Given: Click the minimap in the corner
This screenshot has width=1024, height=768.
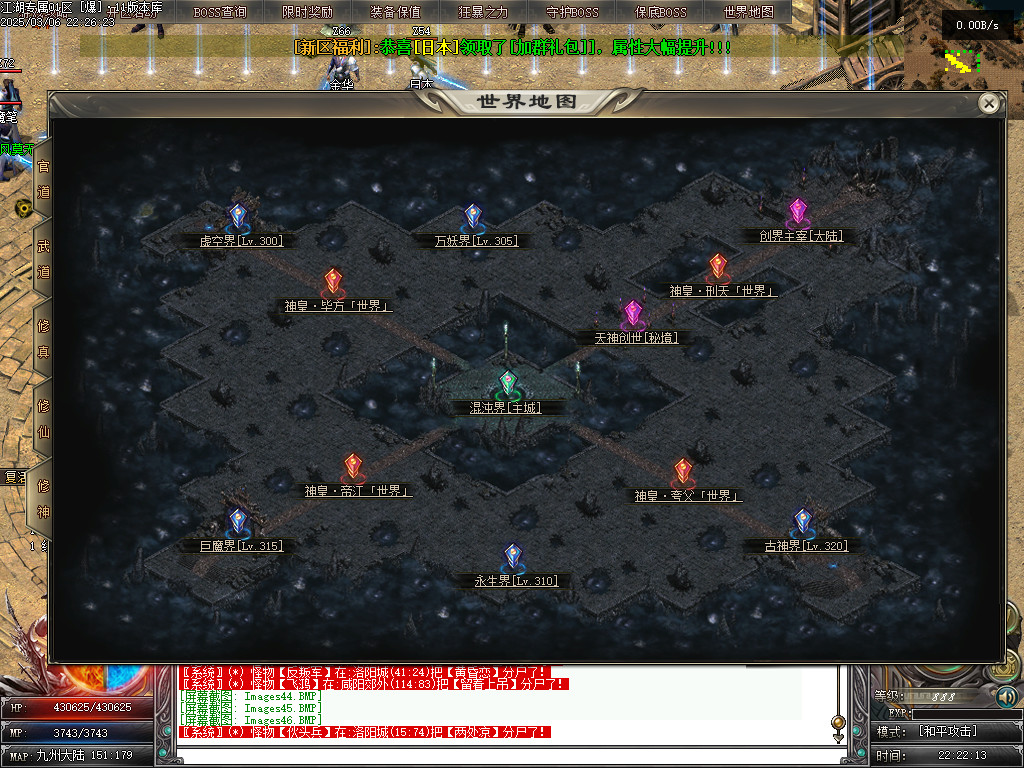Looking at the screenshot, I should click(962, 62).
